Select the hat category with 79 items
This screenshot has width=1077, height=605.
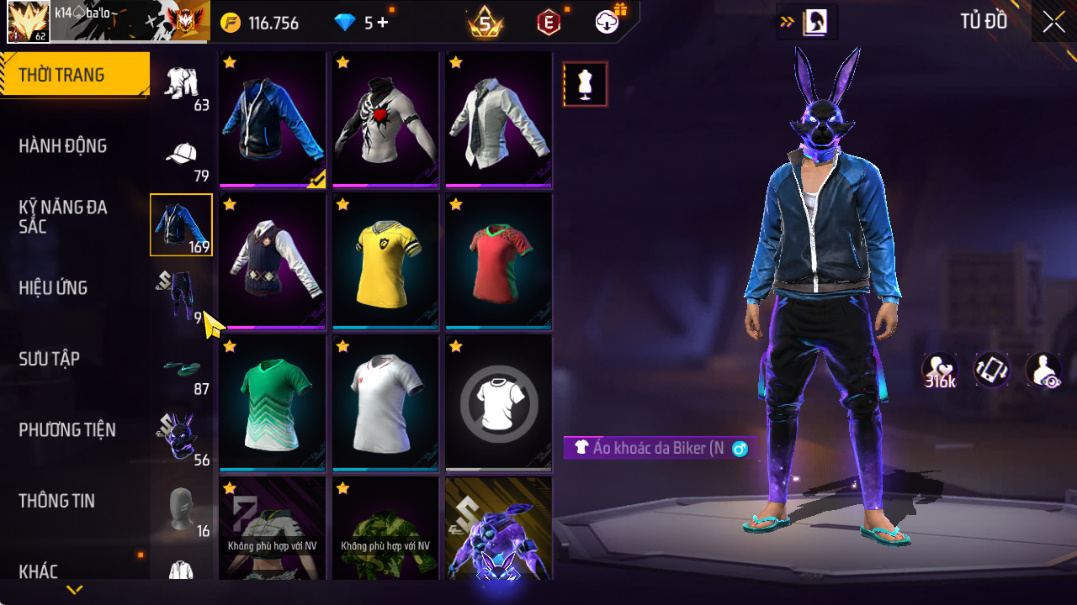[x=181, y=159]
